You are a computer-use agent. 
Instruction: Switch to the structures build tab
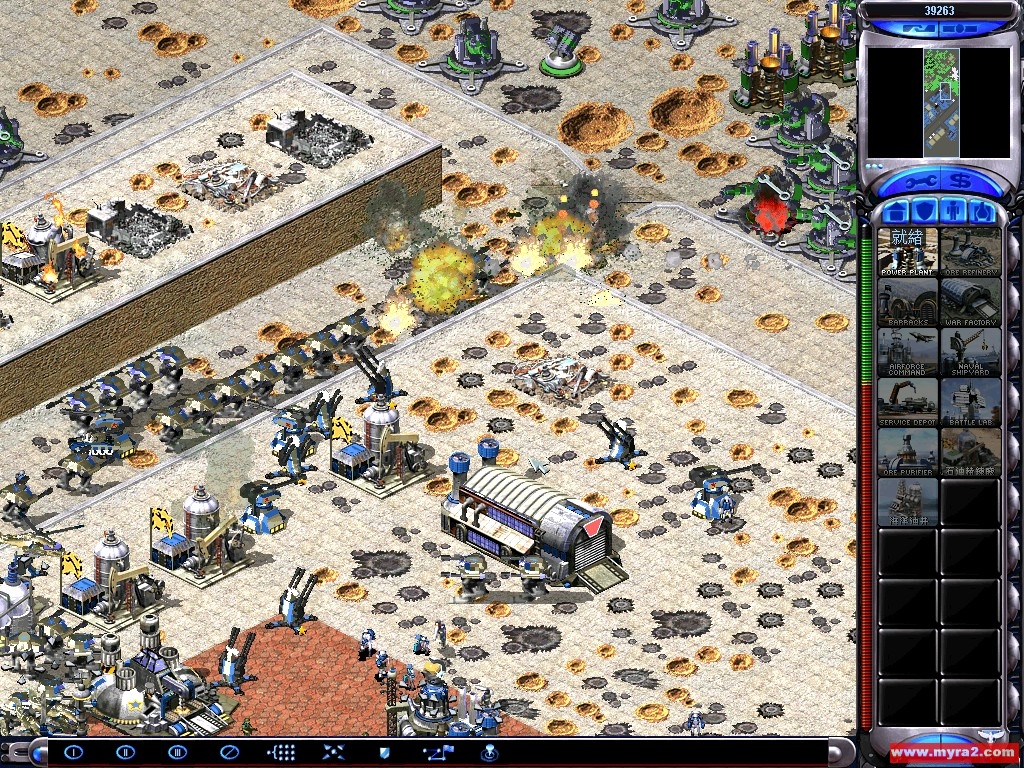(897, 212)
